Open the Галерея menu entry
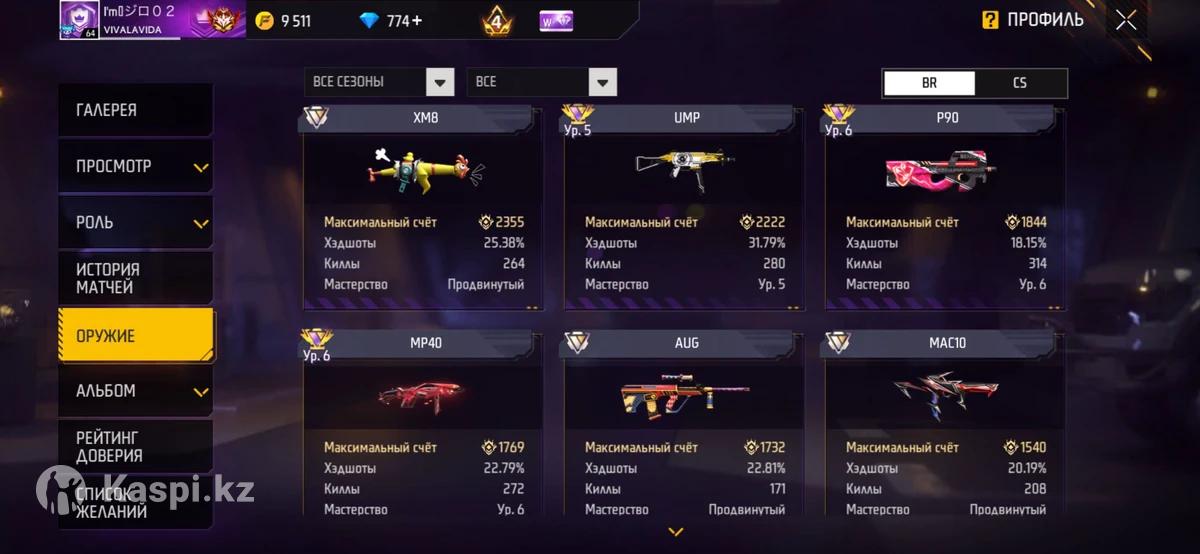 (x=135, y=110)
